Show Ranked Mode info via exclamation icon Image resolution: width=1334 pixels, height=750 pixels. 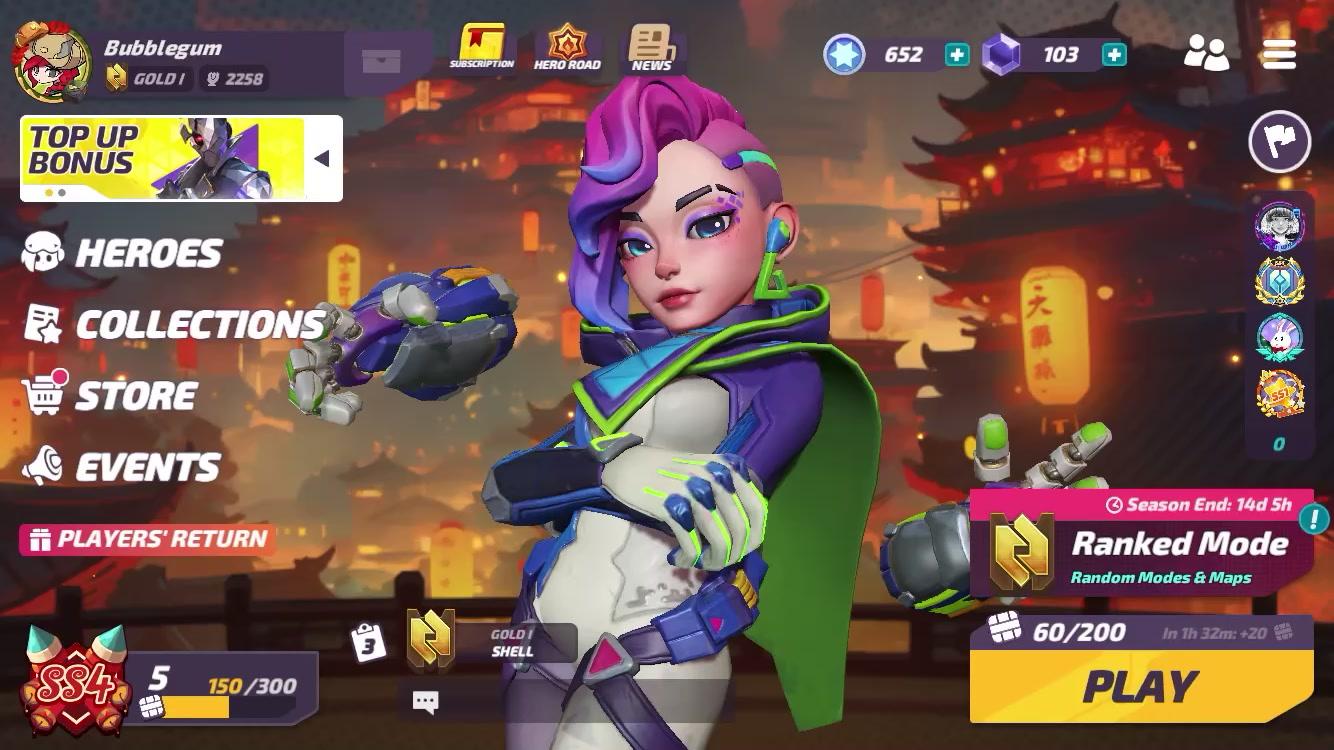(x=1313, y=519)
